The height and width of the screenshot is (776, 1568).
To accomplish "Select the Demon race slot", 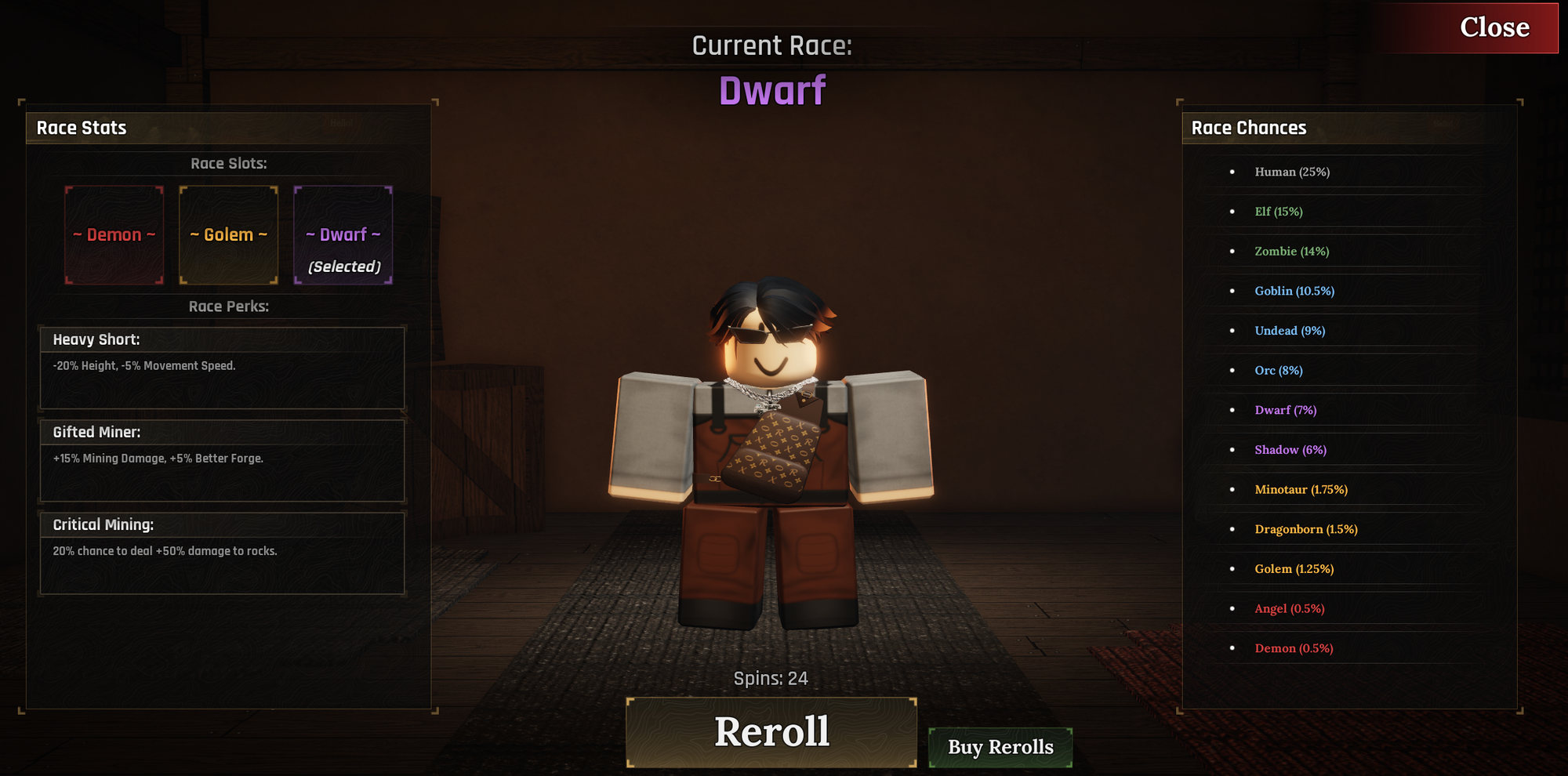I will point(114,235).
